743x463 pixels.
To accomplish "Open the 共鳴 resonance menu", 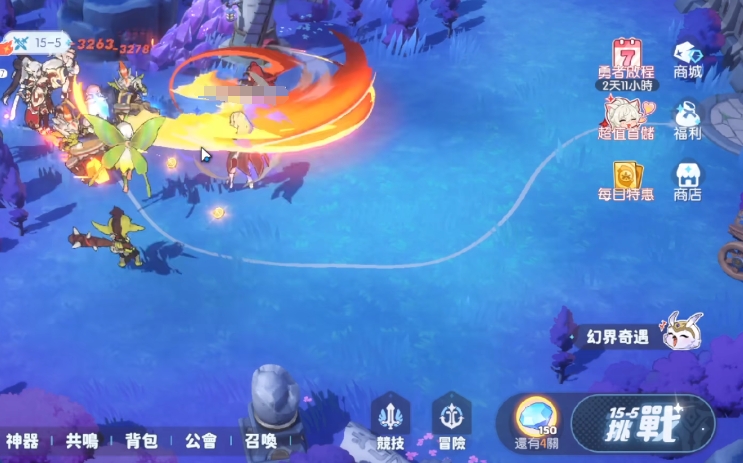I will pos(82,440).
